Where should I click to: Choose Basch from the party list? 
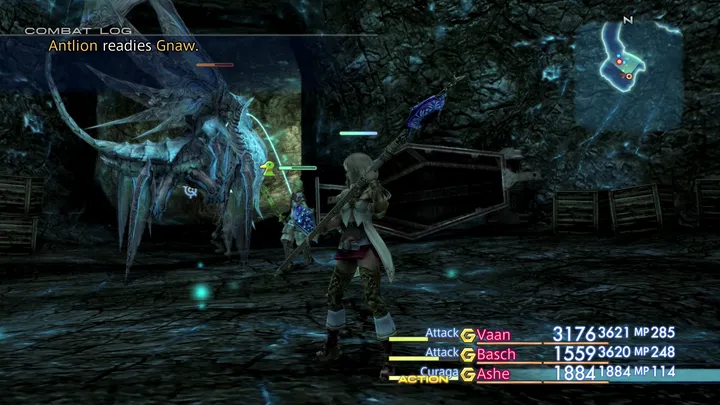click(499, 354)
